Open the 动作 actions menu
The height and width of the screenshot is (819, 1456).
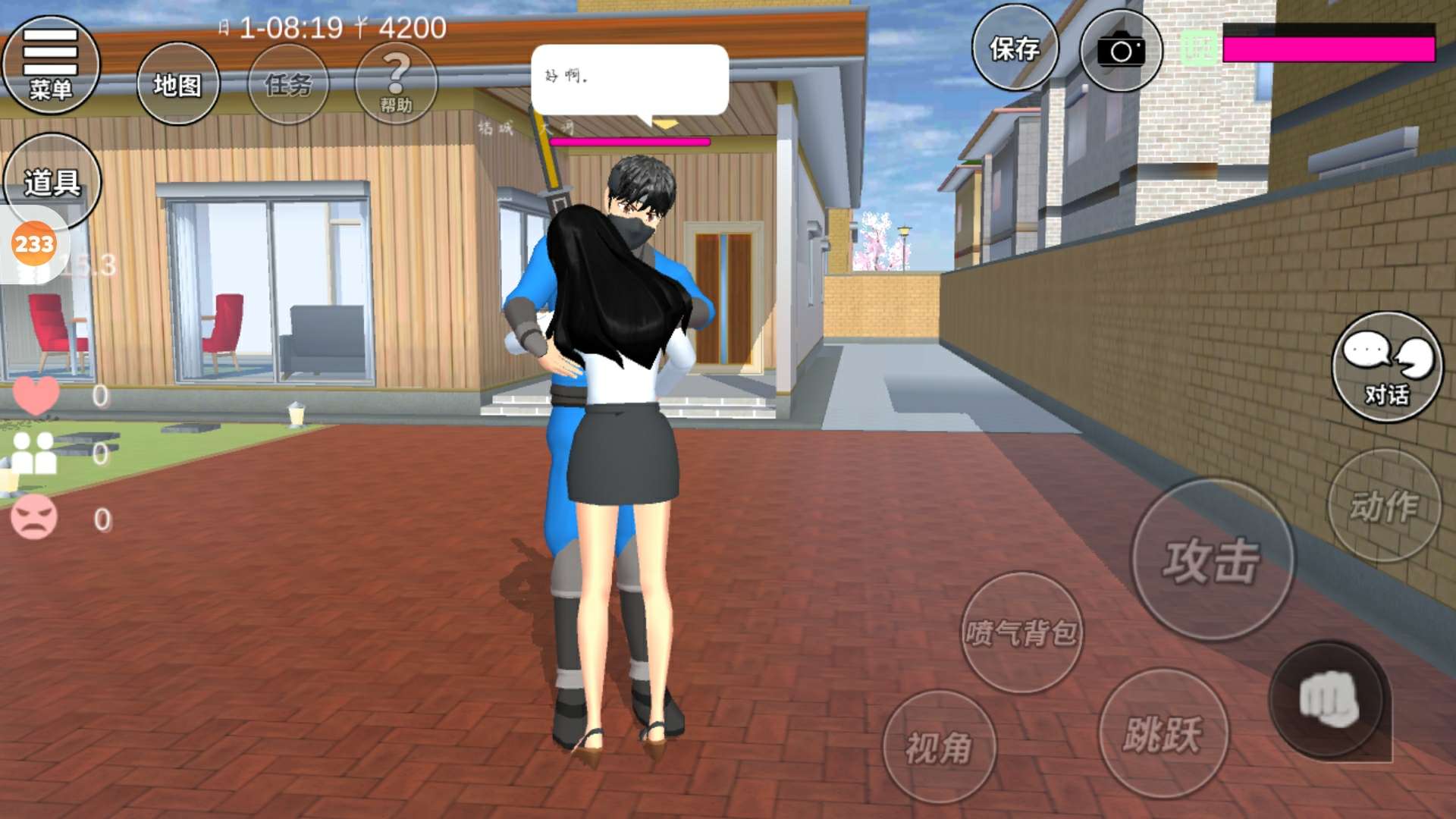click(1384, 506)
